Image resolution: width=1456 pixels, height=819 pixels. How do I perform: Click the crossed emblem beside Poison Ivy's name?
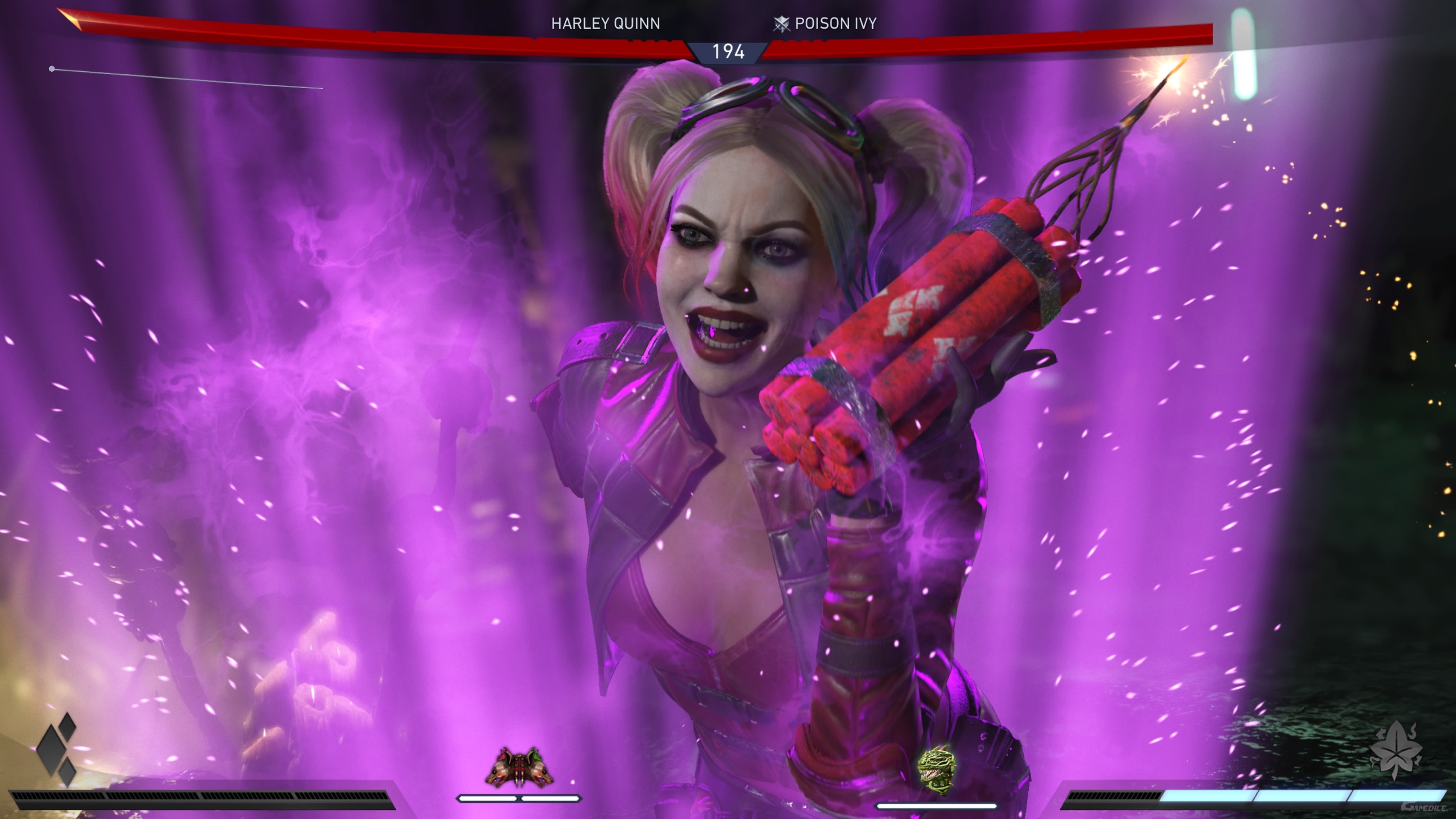point(781,24)
